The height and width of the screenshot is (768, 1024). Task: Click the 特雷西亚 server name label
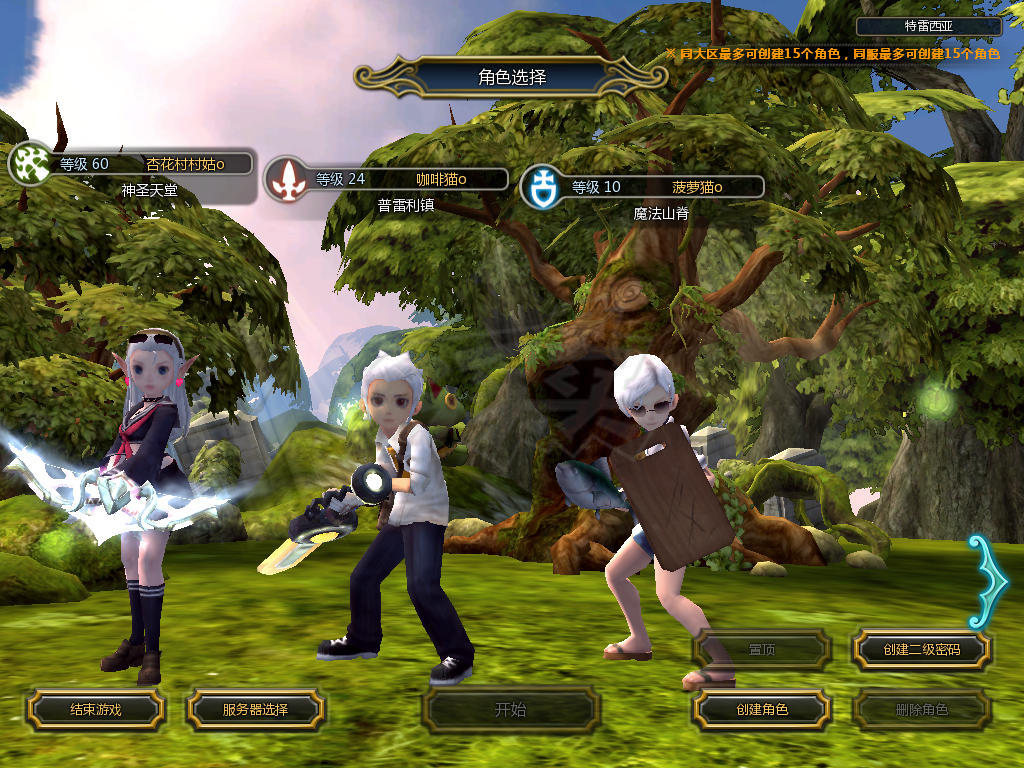[x=929, y=27]
